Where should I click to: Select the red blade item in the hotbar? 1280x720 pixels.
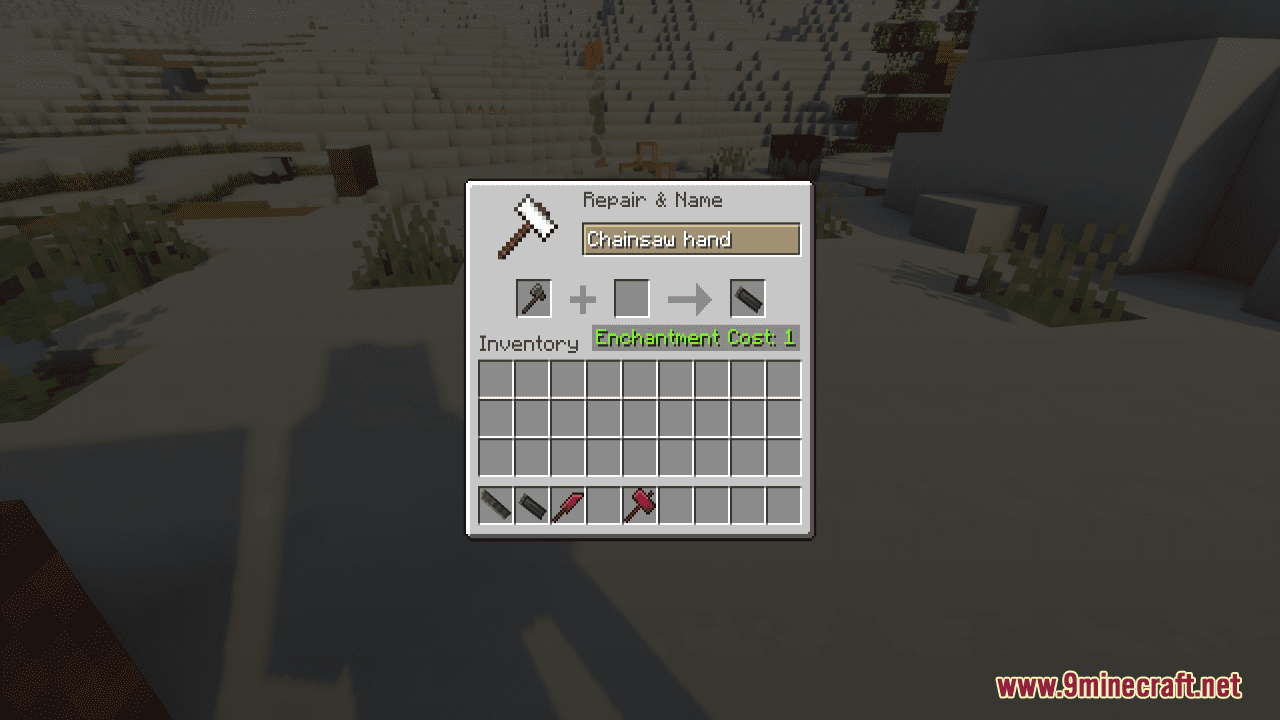pyautogui.click(x=567, y=506)
